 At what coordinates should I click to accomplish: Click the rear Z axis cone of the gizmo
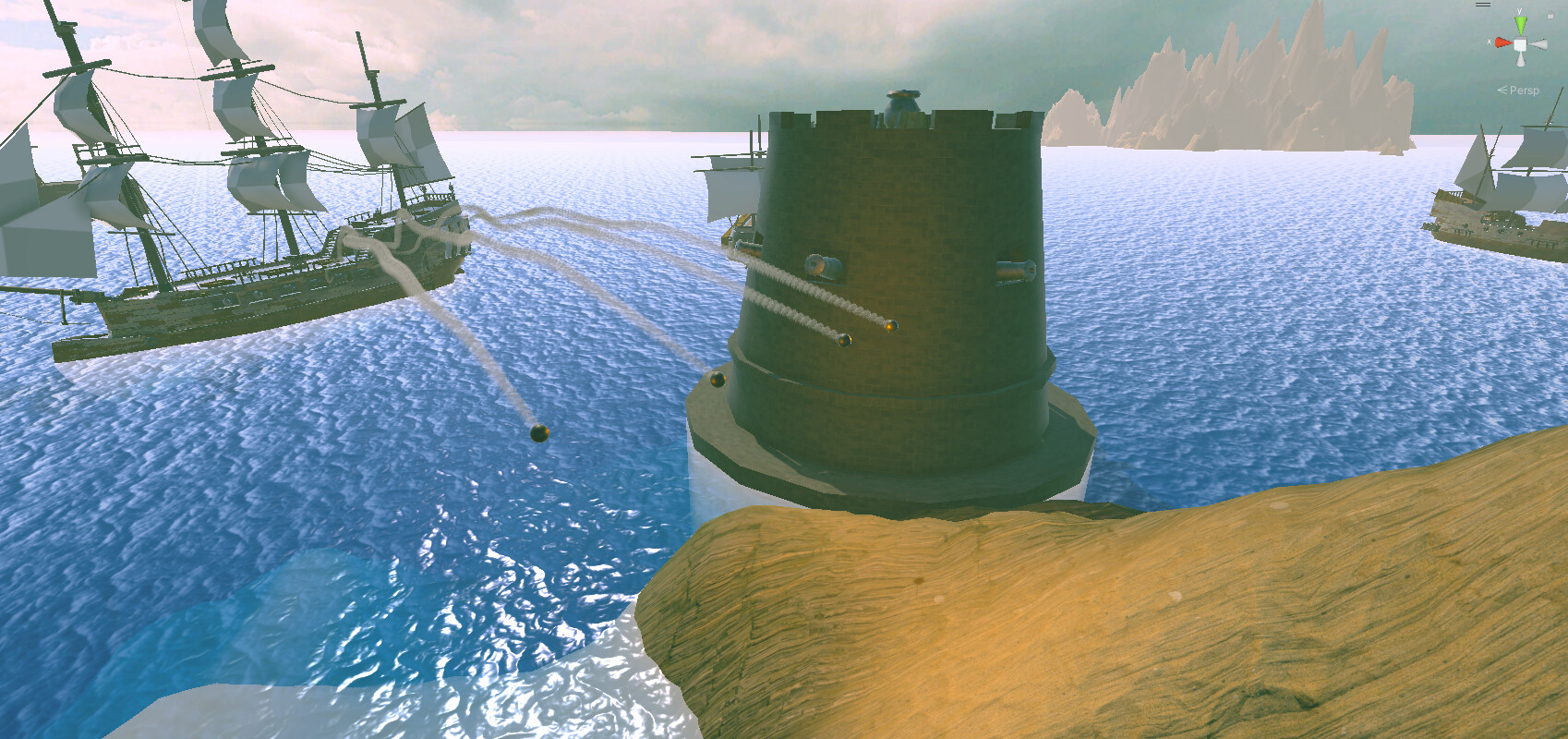(x=1524, y=39)
